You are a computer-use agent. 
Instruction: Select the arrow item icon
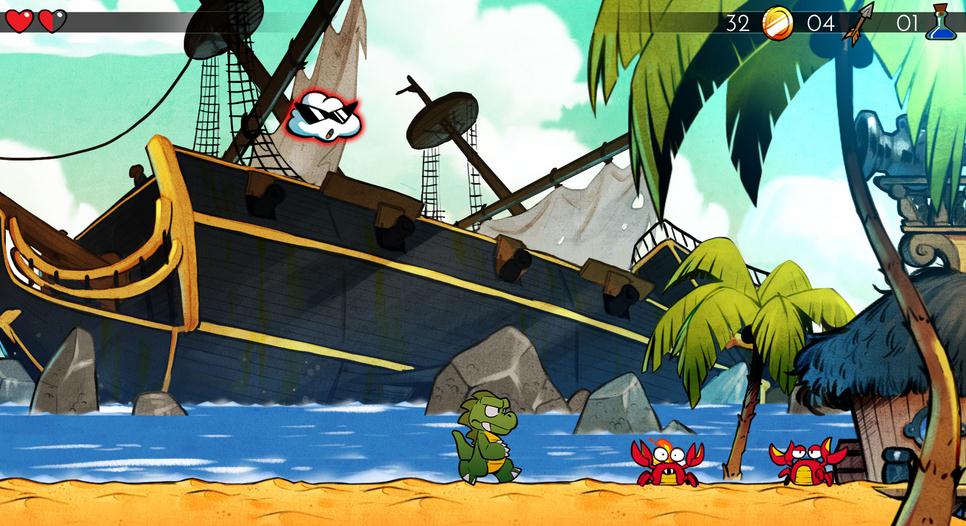[x=858, y=22]
